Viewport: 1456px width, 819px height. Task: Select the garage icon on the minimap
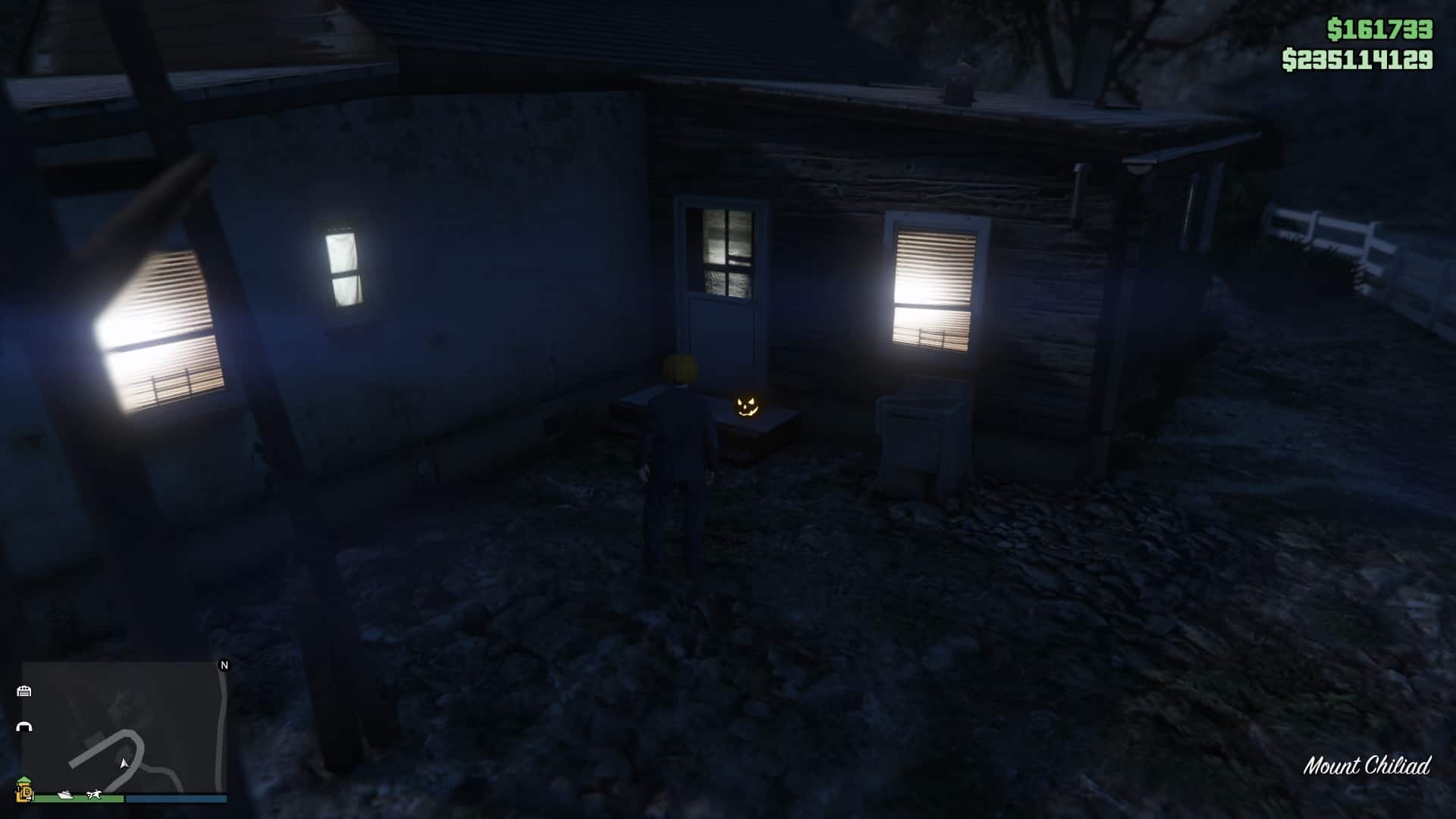click(24, 691)
